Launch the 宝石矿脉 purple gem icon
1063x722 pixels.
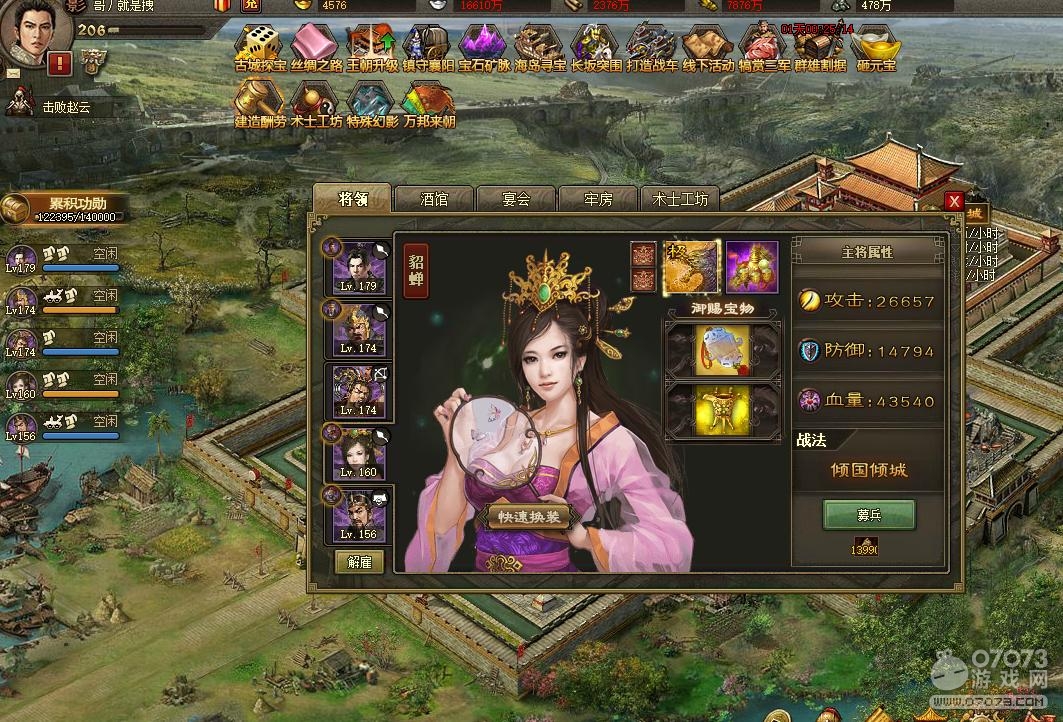tap(484, 48)
